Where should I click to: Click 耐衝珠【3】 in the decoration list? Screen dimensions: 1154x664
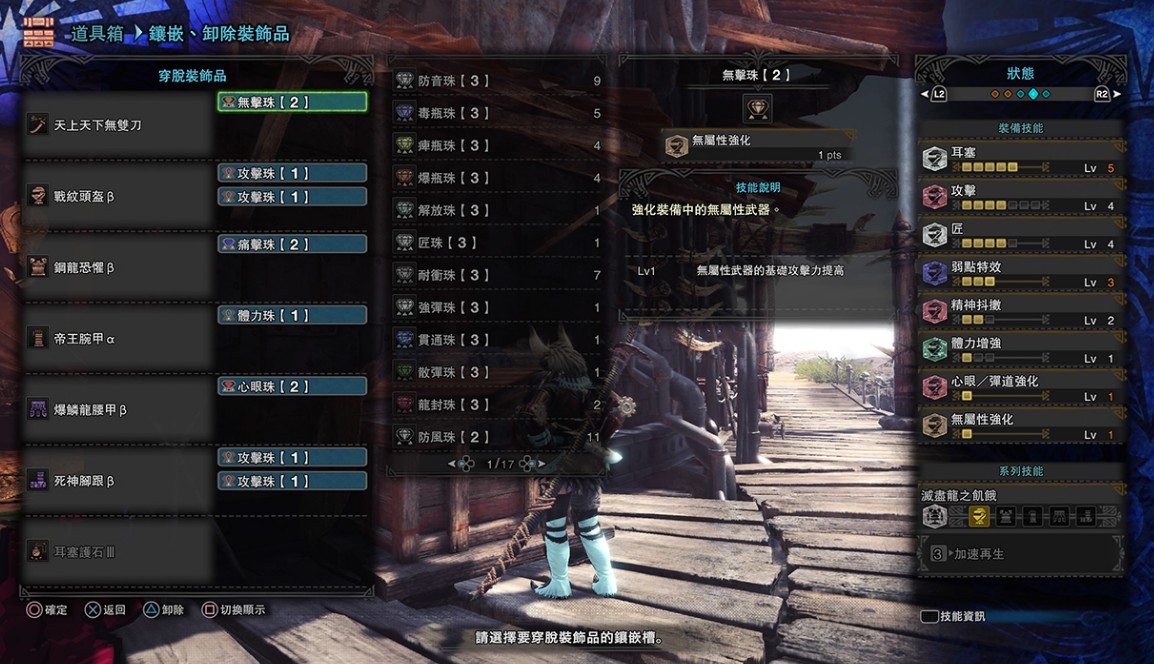click(500, 275)
